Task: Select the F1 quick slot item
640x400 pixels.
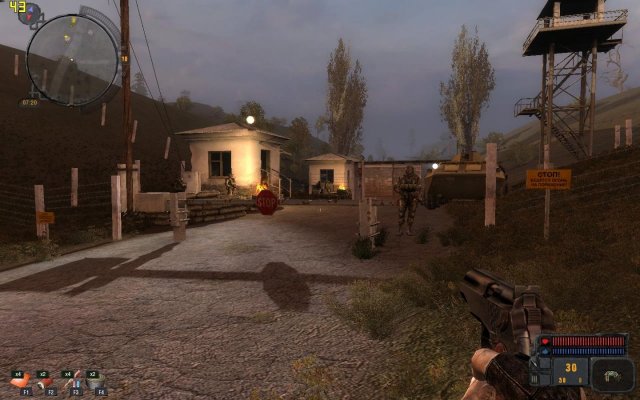Action: pyautogui.click(x=21, y=381)
